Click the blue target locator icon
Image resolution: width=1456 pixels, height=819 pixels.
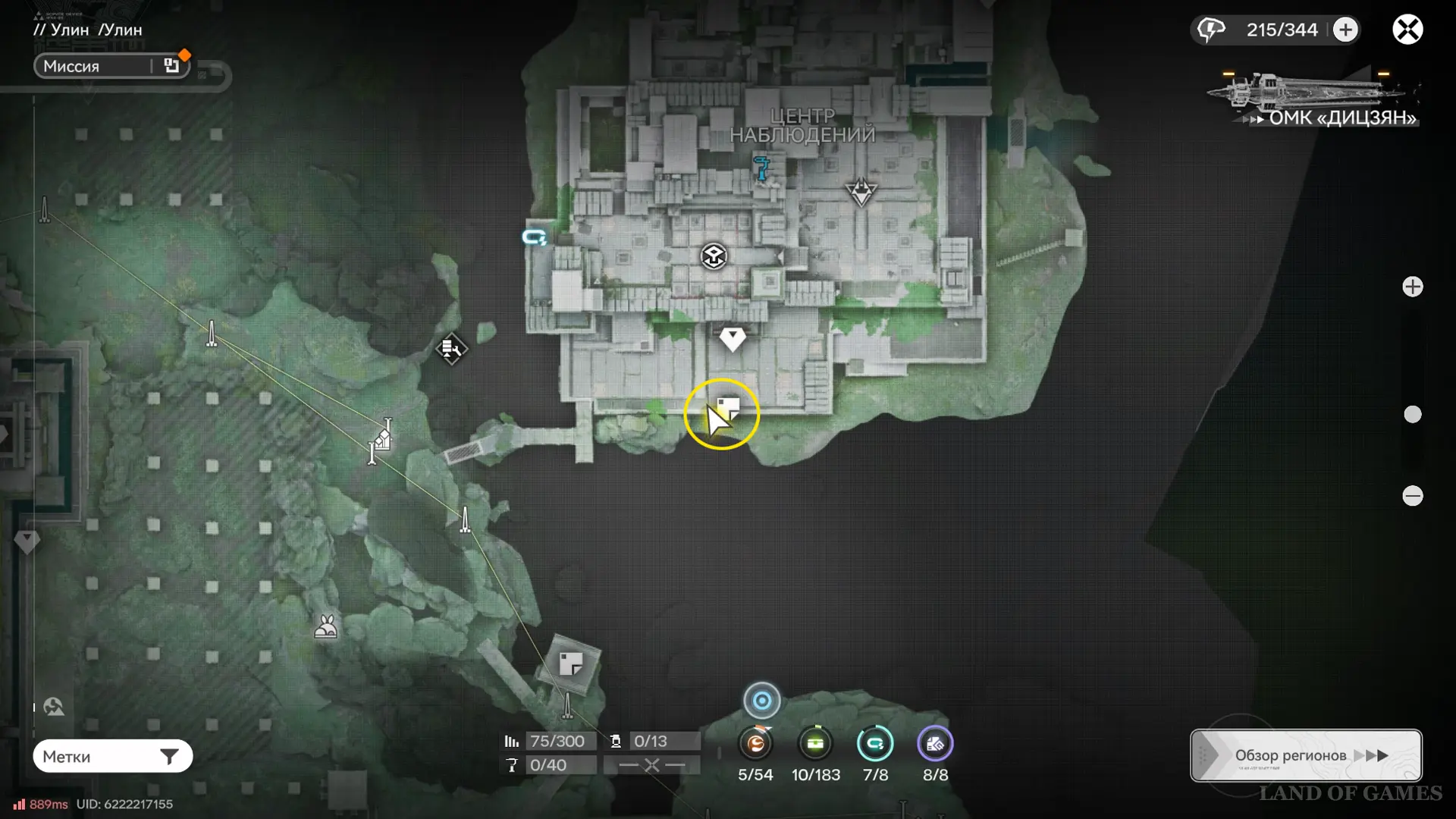coord(762,701)
